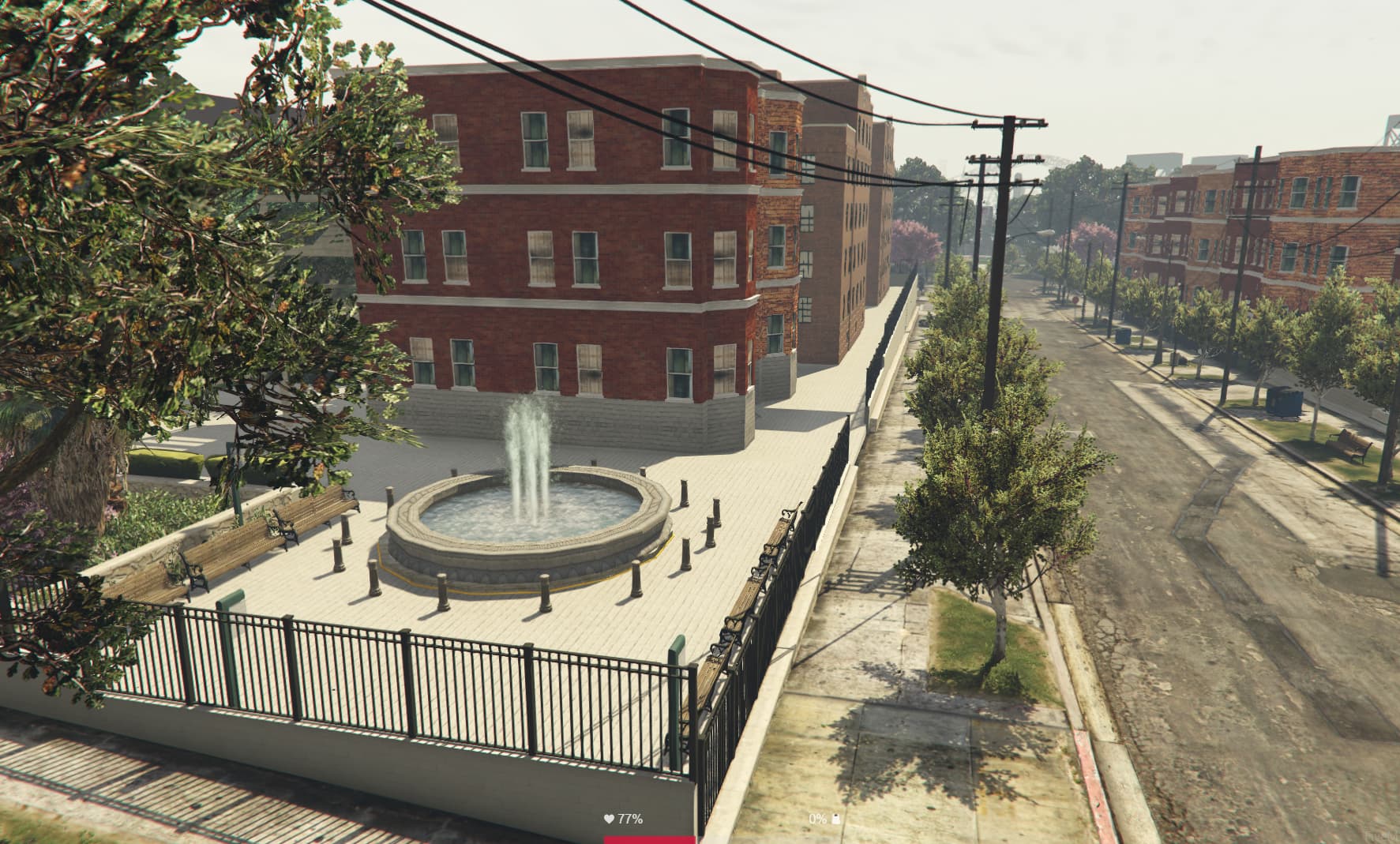Click the stop sign down the street

point(1075,298)
